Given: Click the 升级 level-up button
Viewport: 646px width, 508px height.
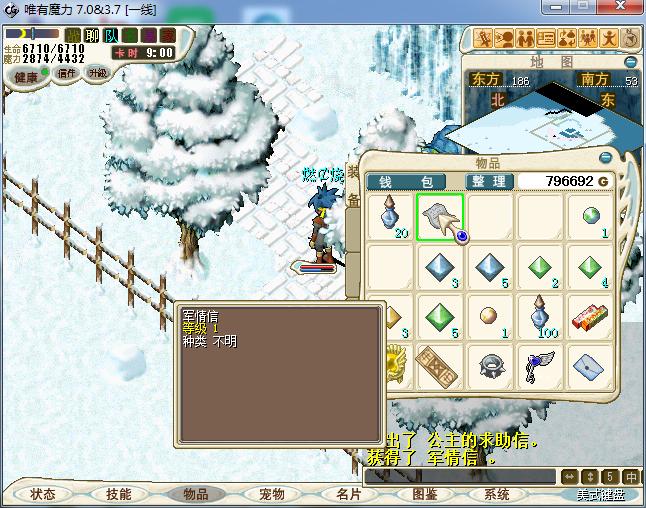Looking at the screenshot, I should (98, 73).
